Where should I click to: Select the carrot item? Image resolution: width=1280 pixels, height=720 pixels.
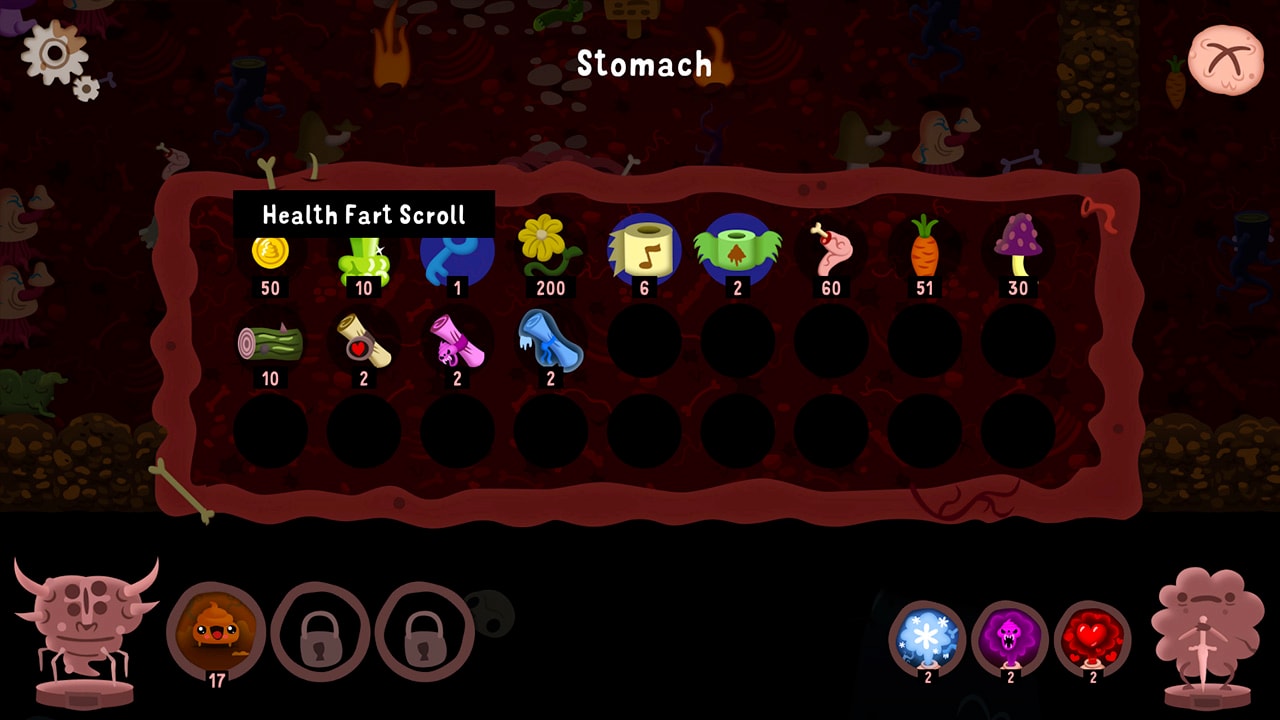pos(925,248)
